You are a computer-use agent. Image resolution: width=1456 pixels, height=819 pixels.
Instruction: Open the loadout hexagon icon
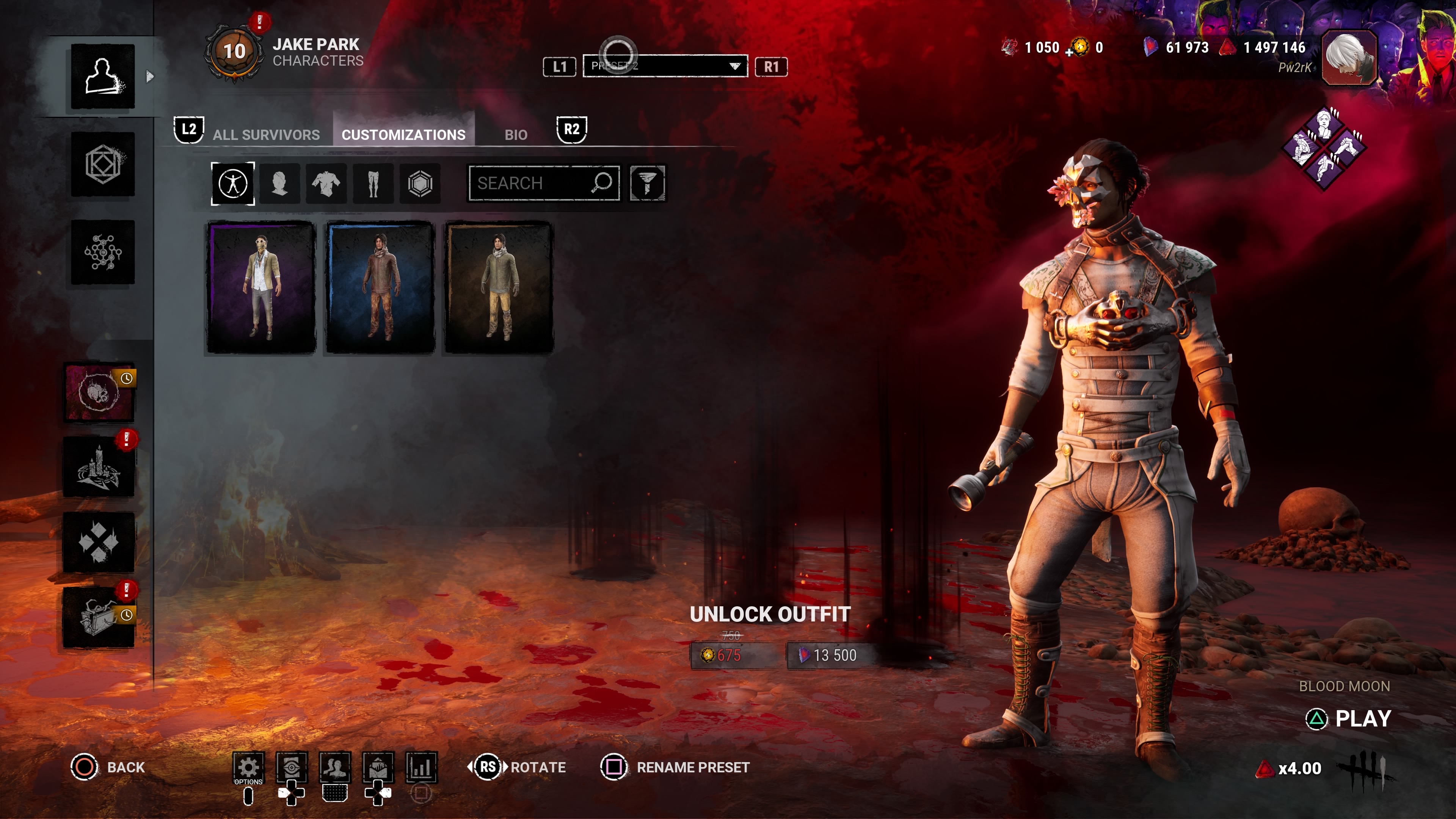pos(102,165)
